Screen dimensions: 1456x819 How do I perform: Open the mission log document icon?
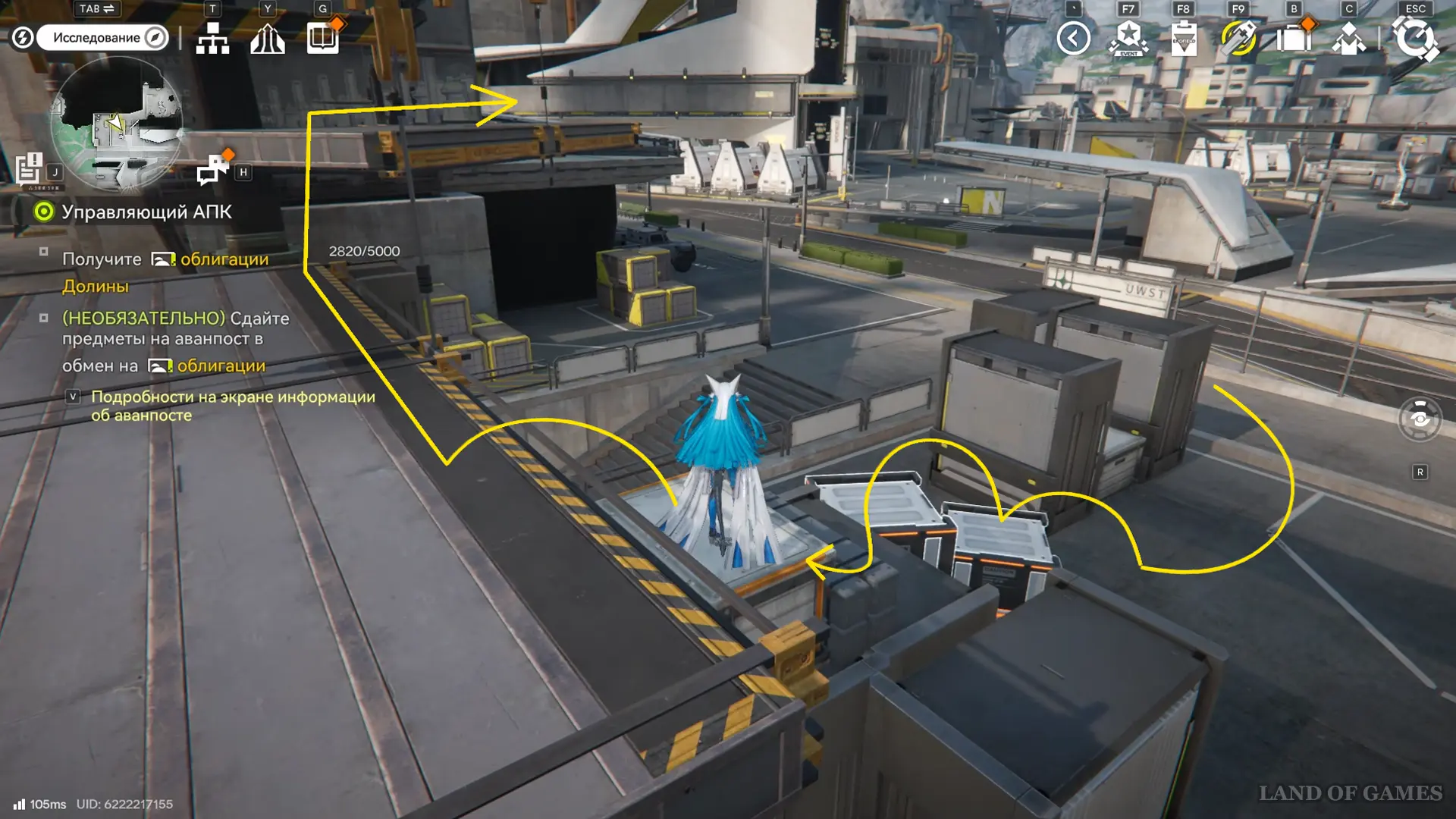(30, 169)
